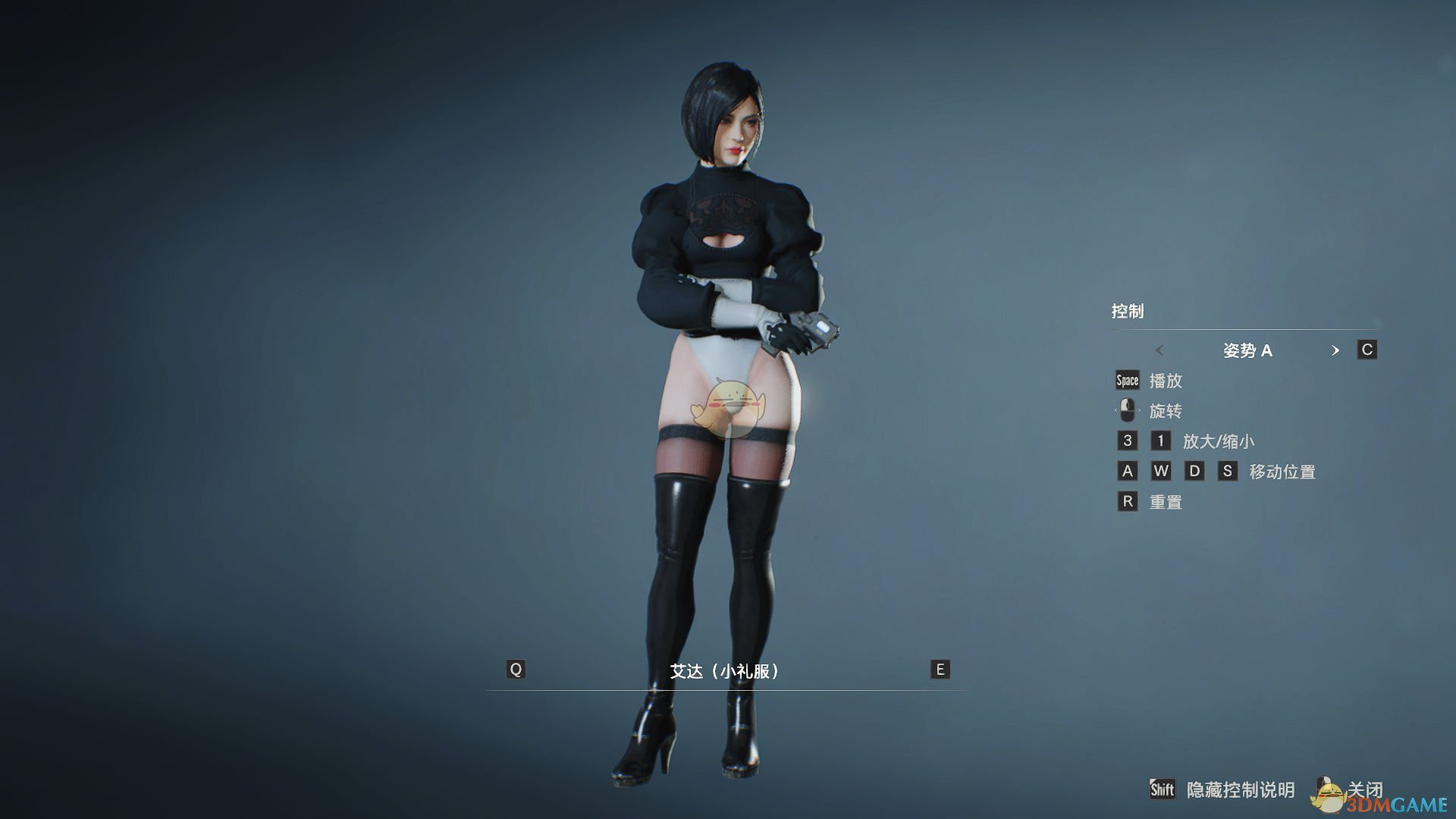The image size is (1456, 819).
Task: Click the Space key icon beside 播放
Action: coord(1127,381)
